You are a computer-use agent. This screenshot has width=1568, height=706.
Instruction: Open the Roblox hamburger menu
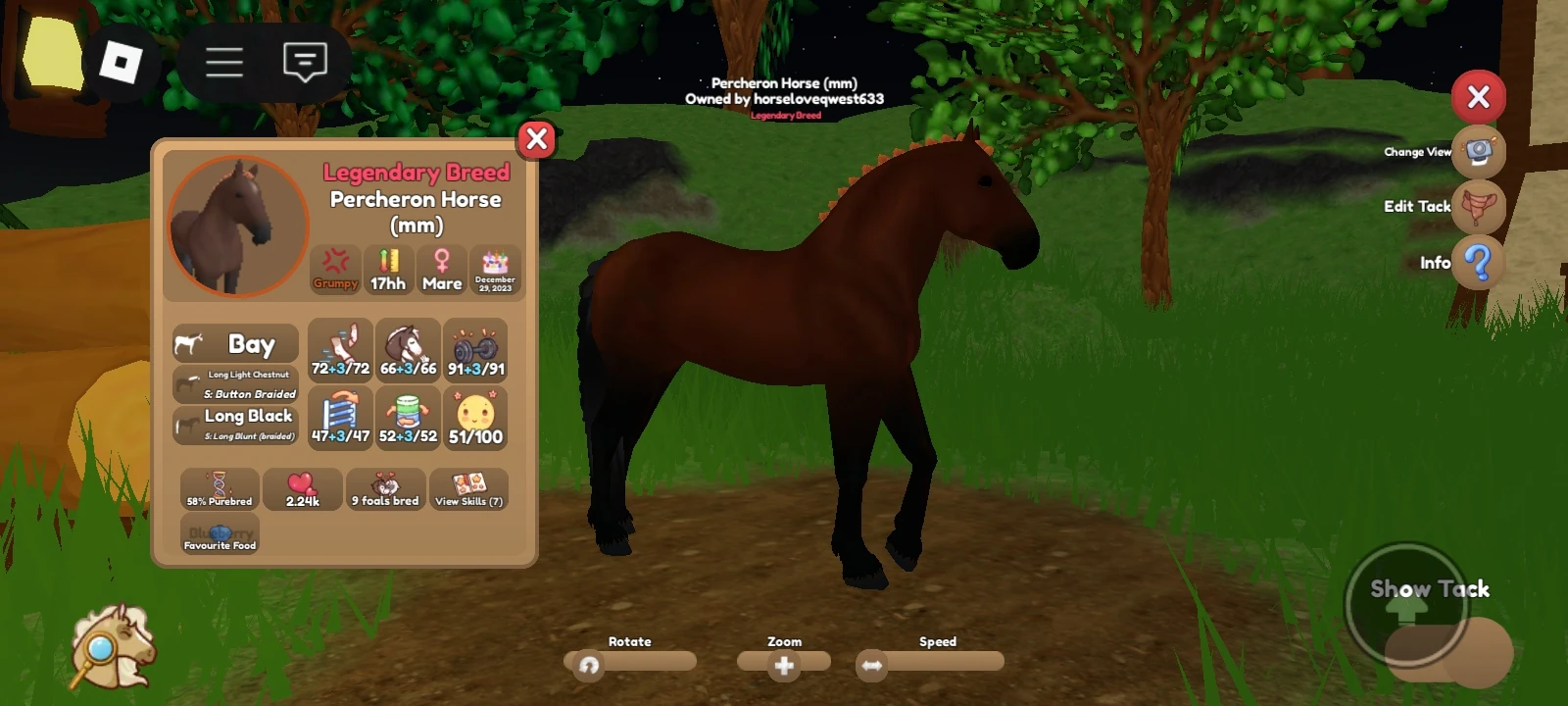click(223, 62)
